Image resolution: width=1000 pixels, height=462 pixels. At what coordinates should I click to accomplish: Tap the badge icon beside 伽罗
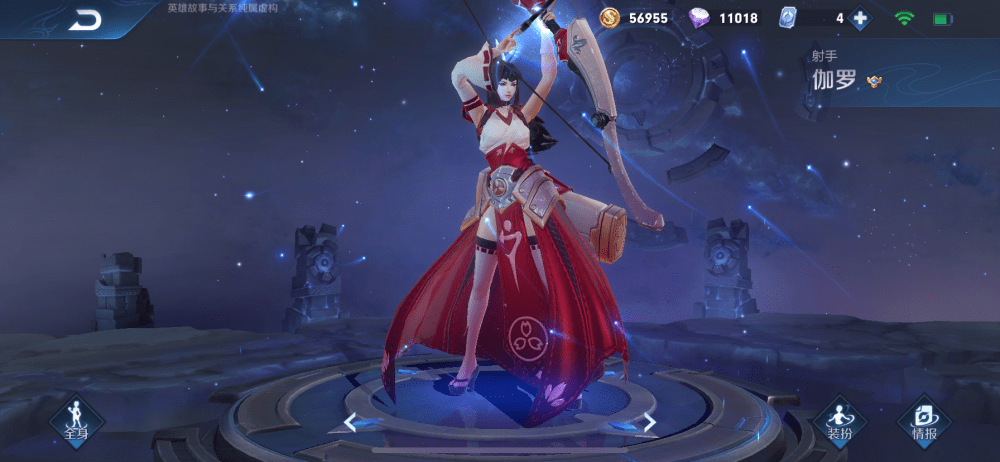[874, 81]
